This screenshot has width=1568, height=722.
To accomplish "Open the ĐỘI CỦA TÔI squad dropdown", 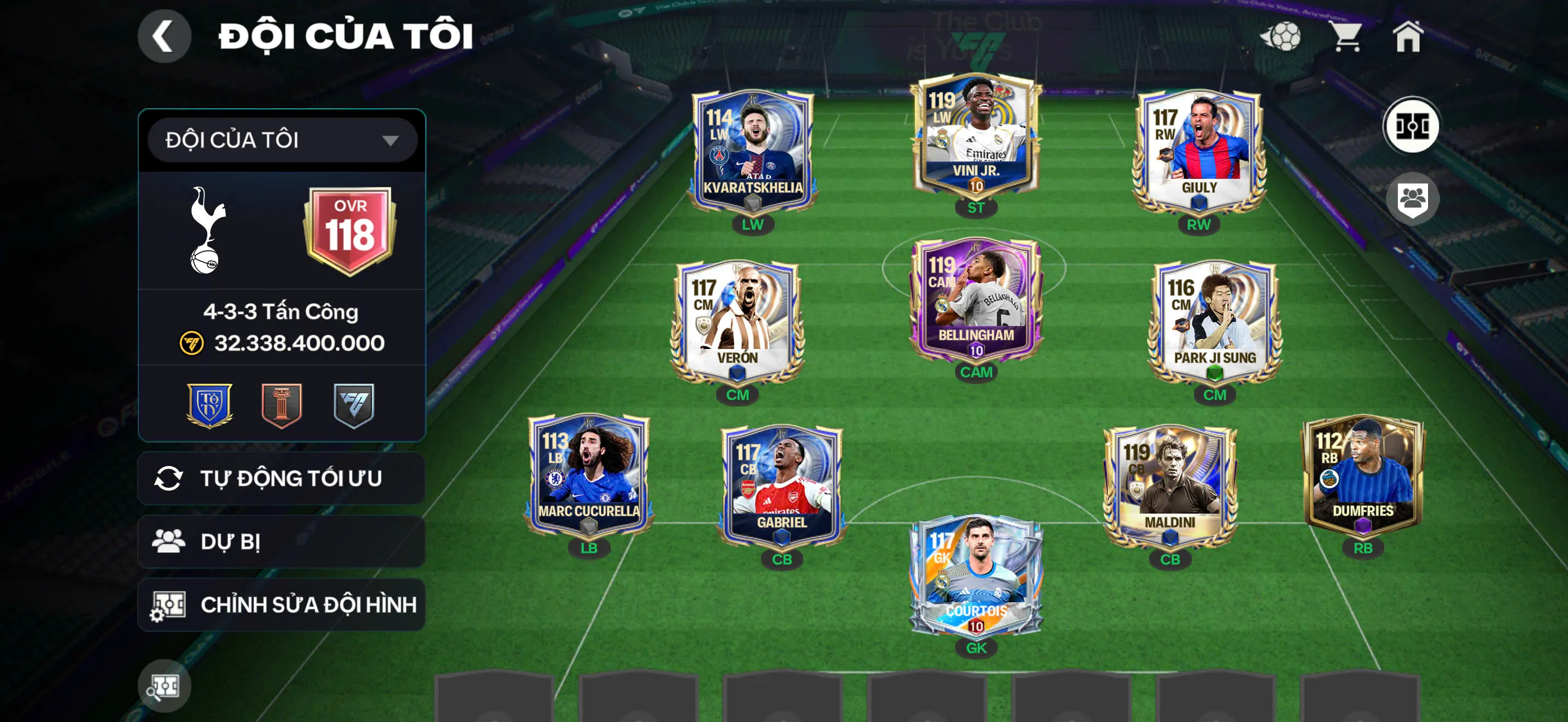I will [282, 140].
